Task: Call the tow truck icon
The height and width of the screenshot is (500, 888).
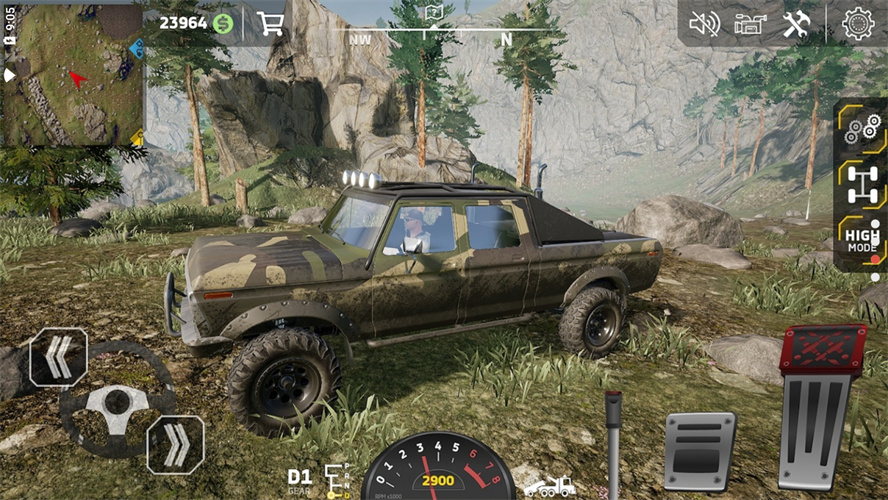Action: click(x=550, y=486)
